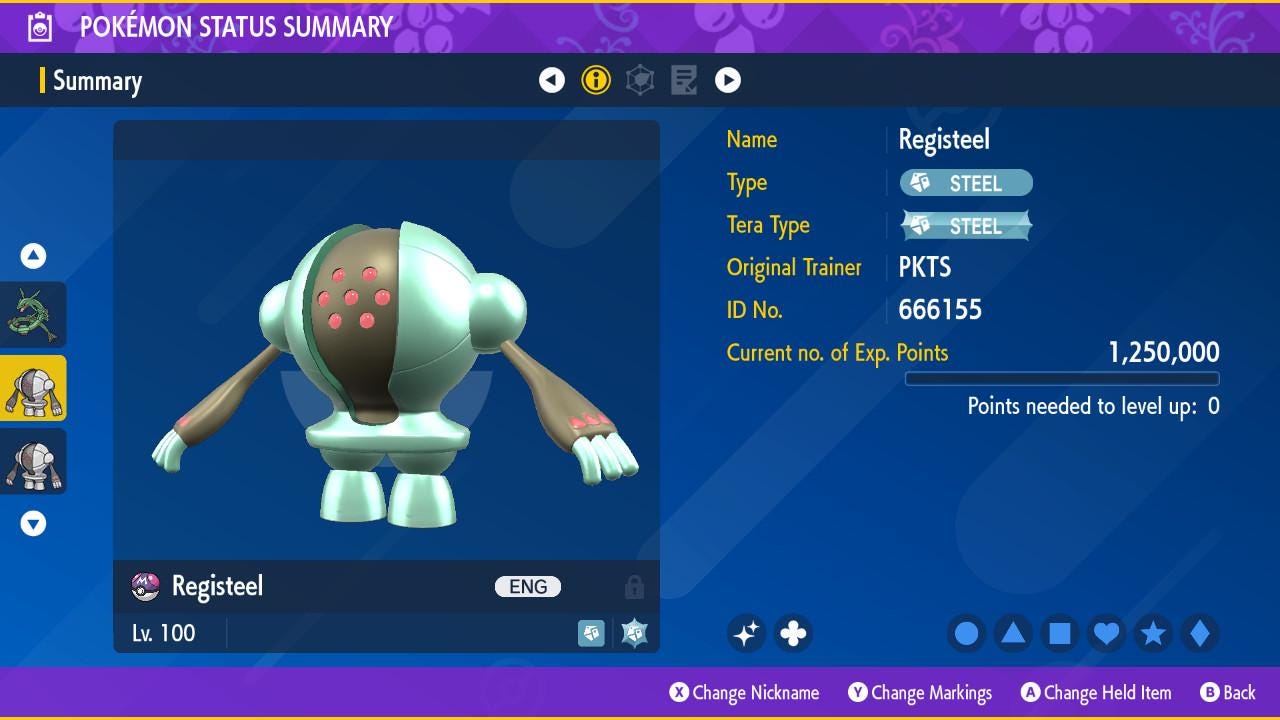The image size is (1280, 720).
Task: Click the clover mark icon
Action: click(793, 633)
